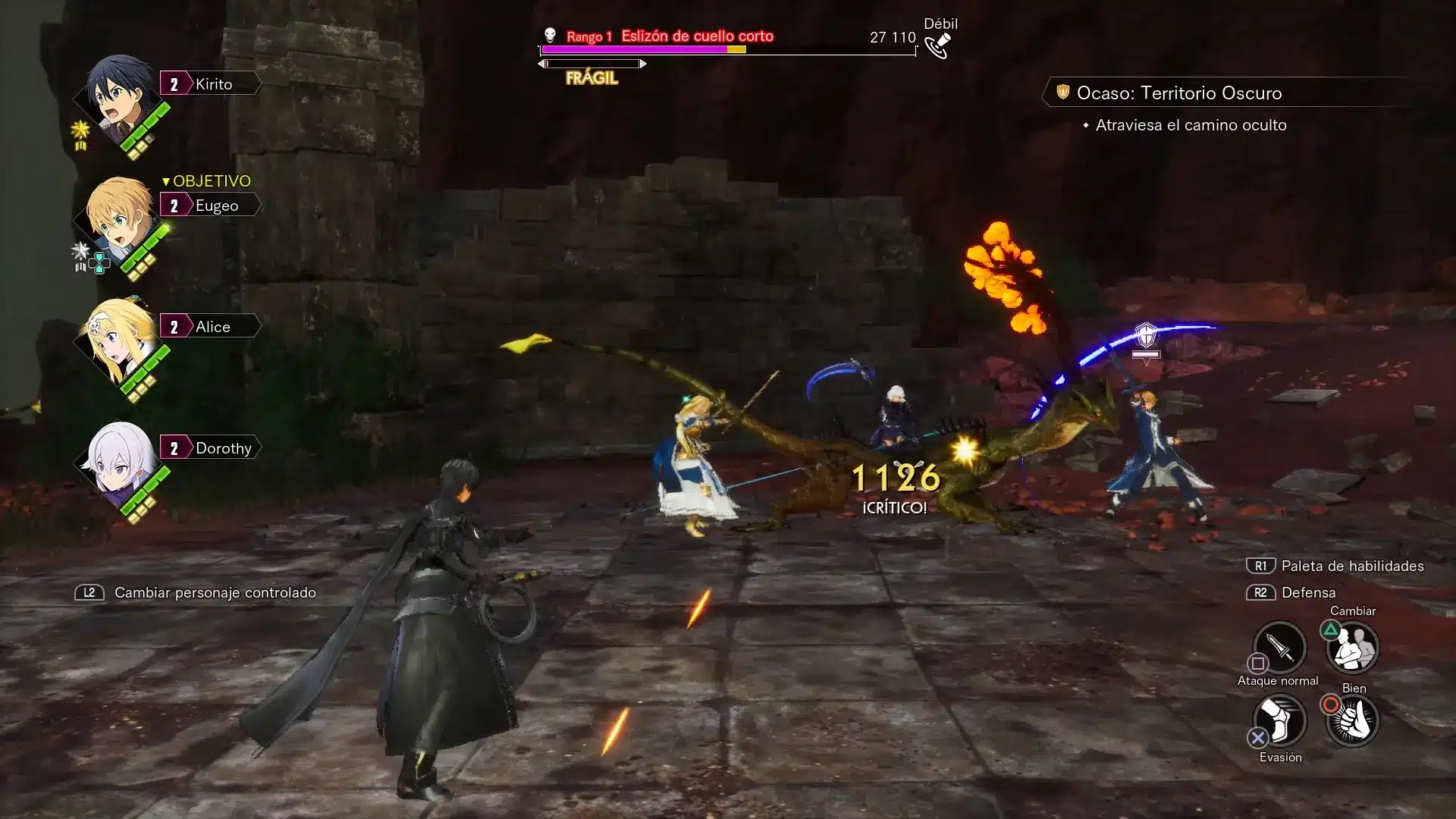Viewport: 1456px width, 819px height.
Task: Trigger the Evasión dodge icon
Action: coord(1279,719)
